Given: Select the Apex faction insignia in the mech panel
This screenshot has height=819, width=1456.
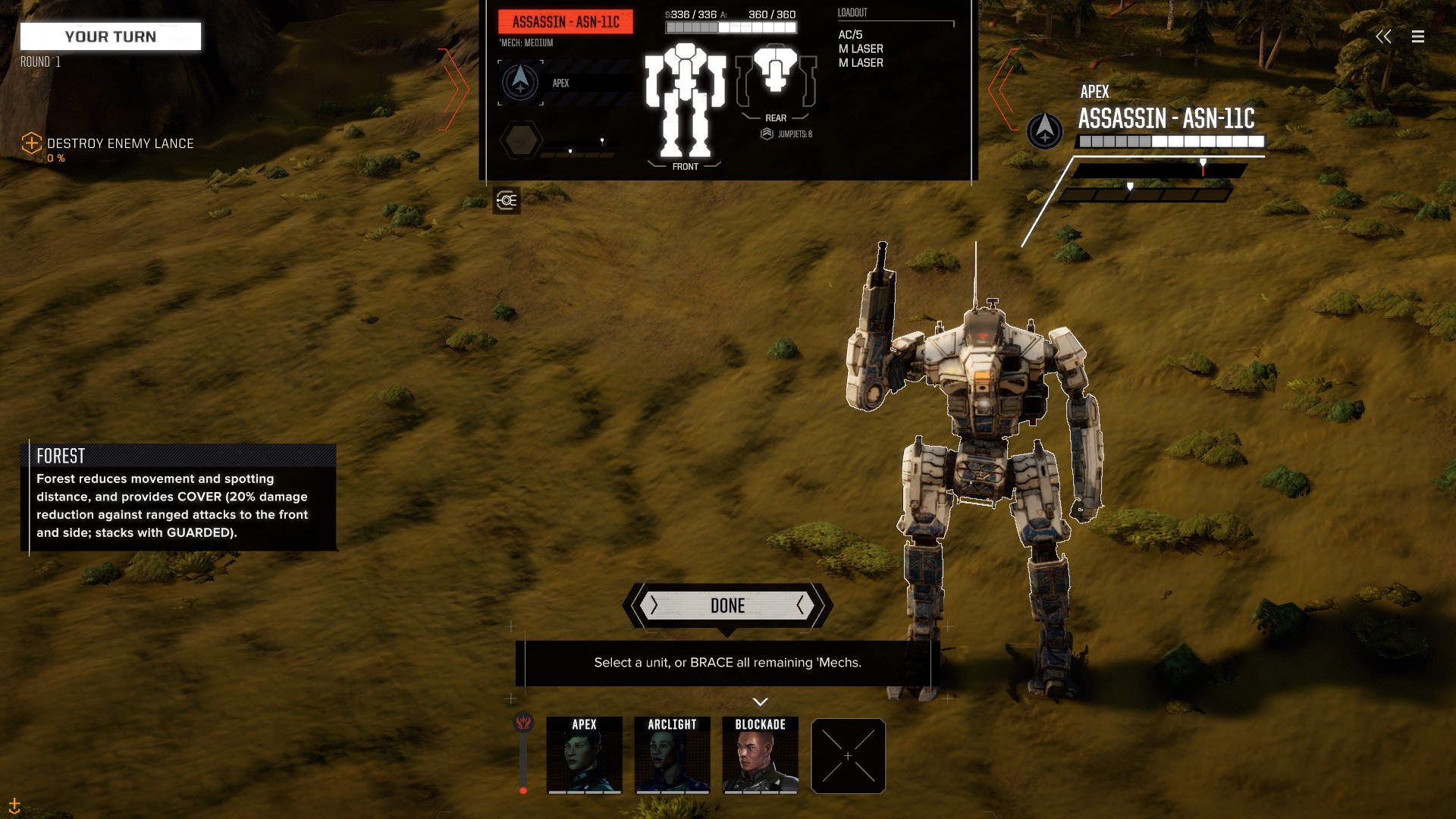Looking at the screenshot, I should coord(520,83).
